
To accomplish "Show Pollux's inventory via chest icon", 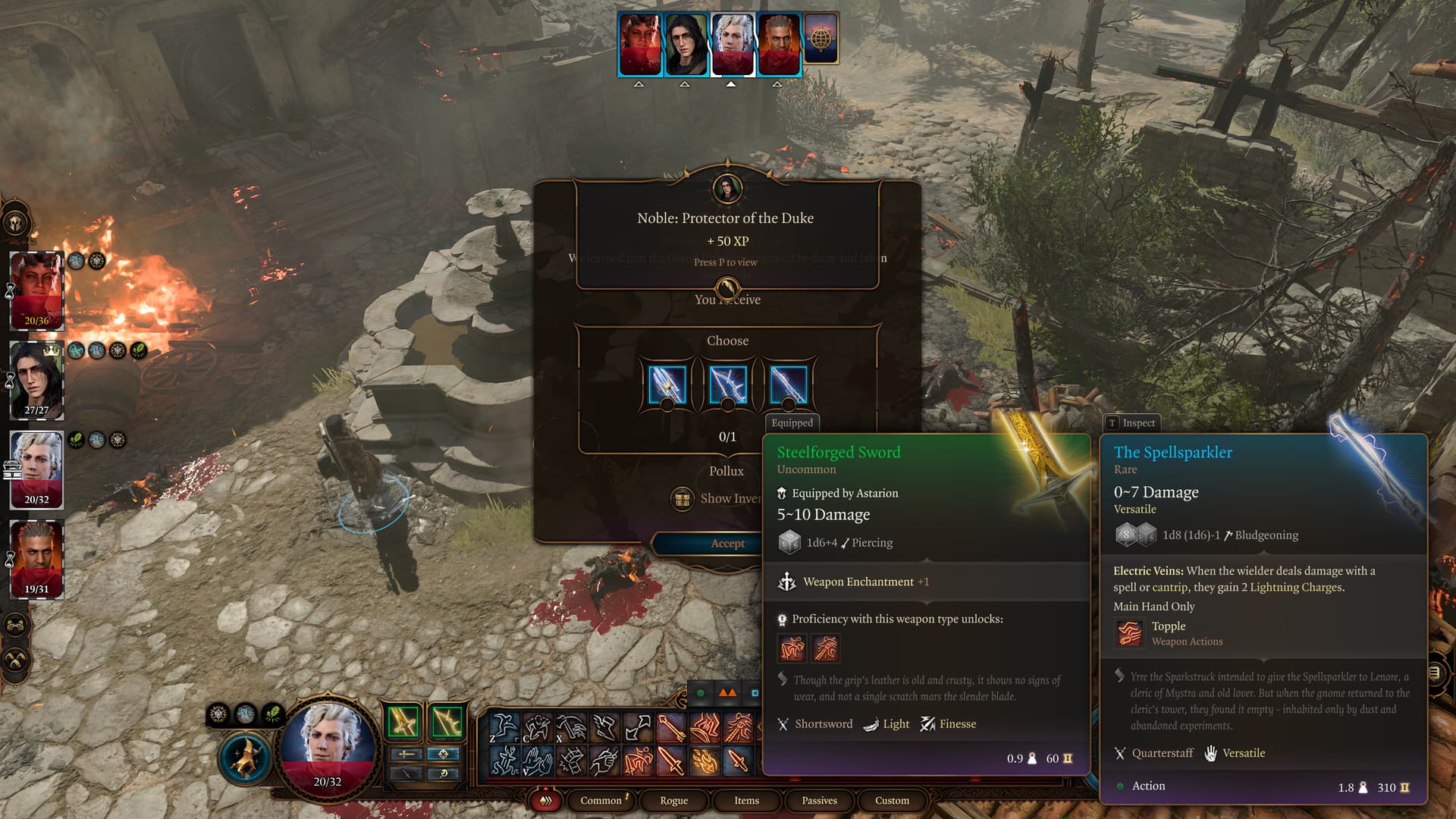I will [x=682, y=499].
